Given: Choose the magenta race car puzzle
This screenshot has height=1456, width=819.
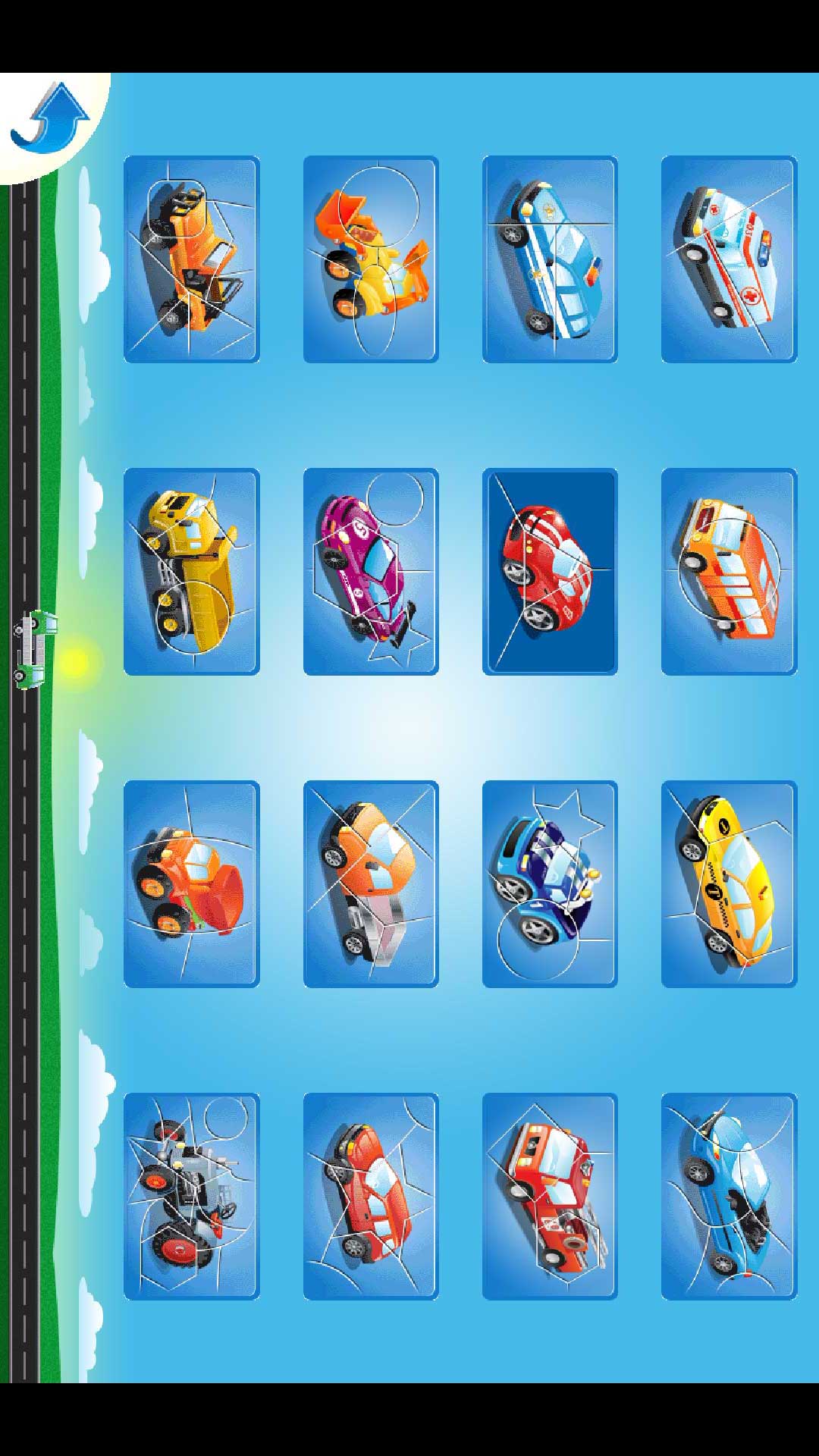Looking at the screenshot, I should (x=371, y=572).
